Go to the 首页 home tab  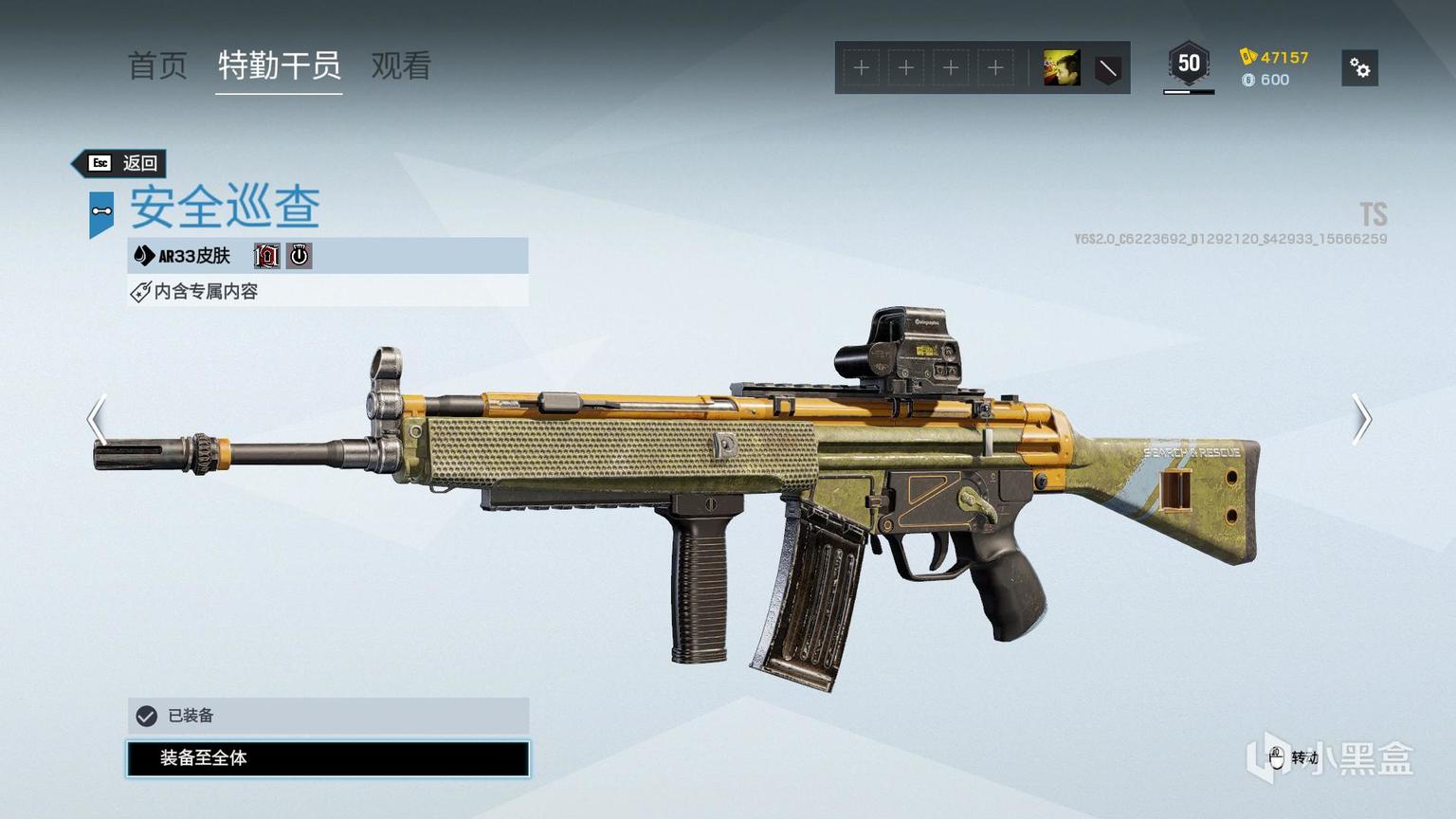[x=157, y=66]
